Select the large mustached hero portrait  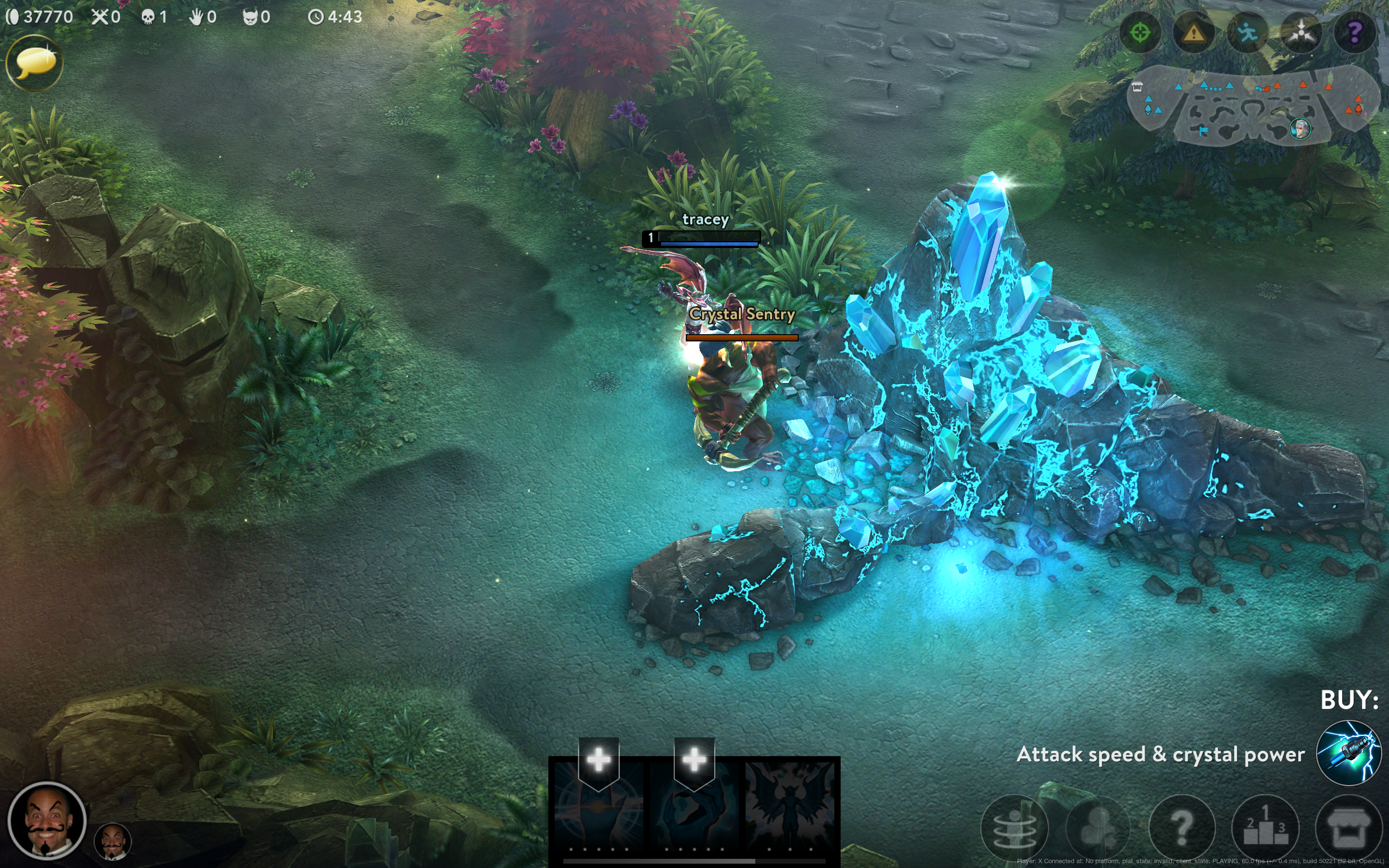pyautogui.click(x=47, y=821)
